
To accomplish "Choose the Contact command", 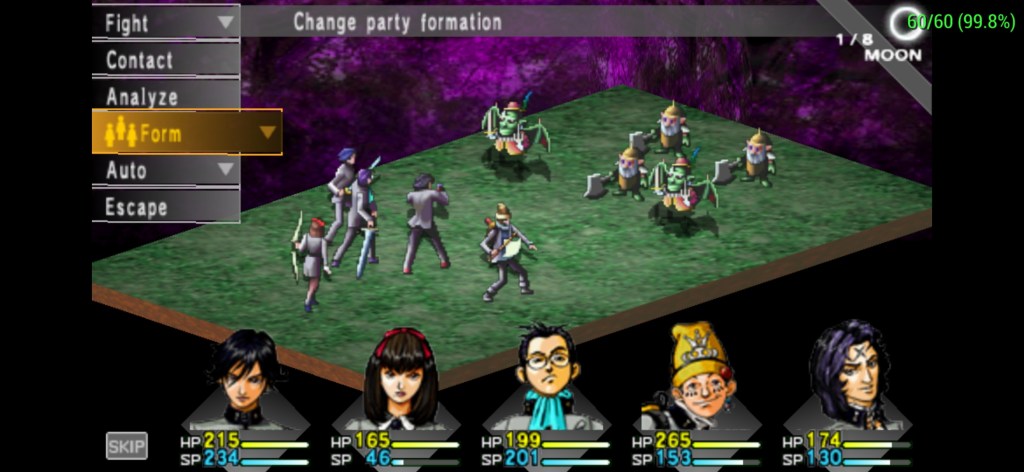I will pos(165,59).
